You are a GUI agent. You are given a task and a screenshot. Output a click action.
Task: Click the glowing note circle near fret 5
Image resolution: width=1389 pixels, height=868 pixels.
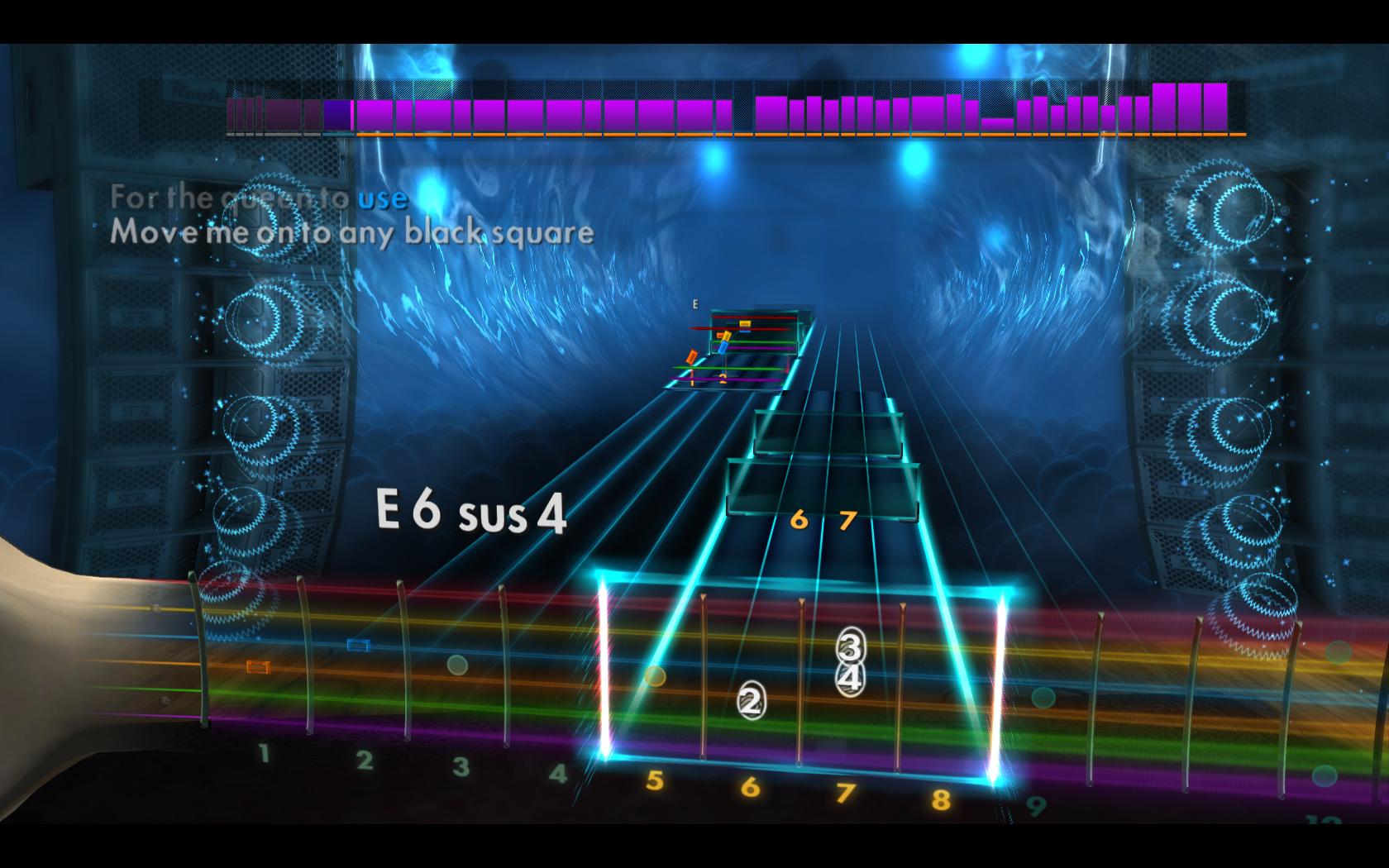[x=656, y=677]
